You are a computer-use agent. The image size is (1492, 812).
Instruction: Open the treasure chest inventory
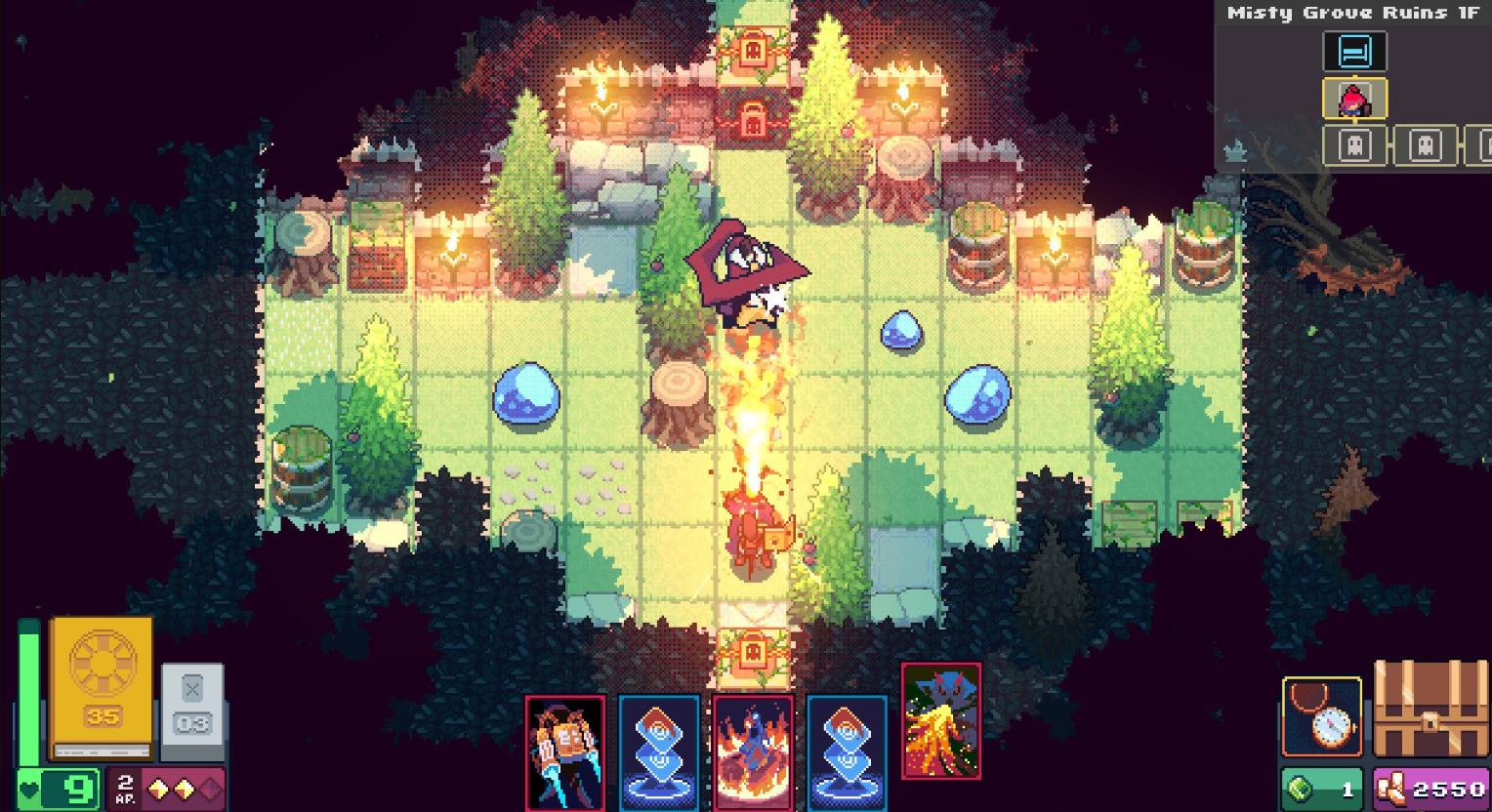[1430, 712]
